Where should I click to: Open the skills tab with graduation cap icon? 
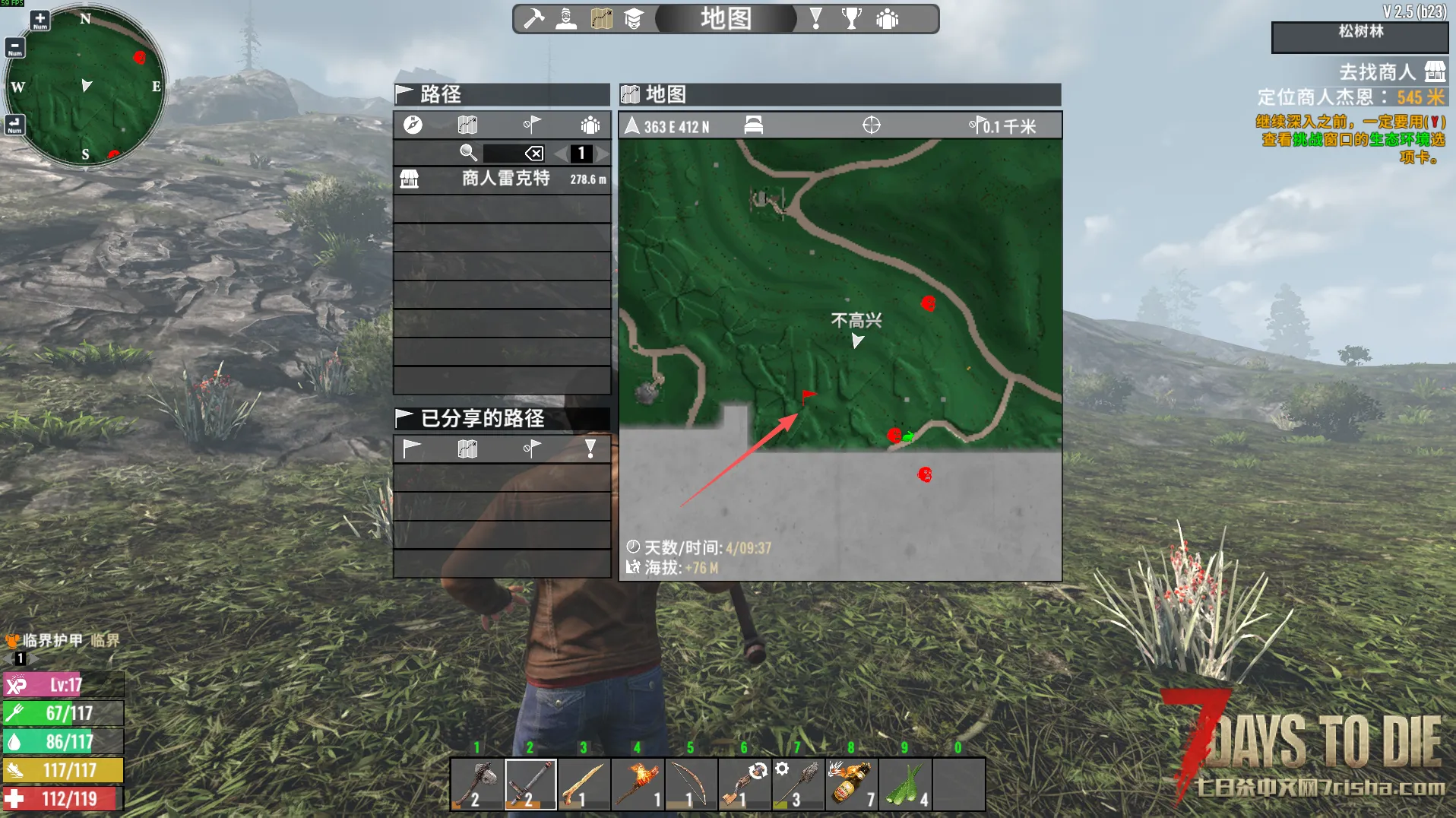click(634, 18)
